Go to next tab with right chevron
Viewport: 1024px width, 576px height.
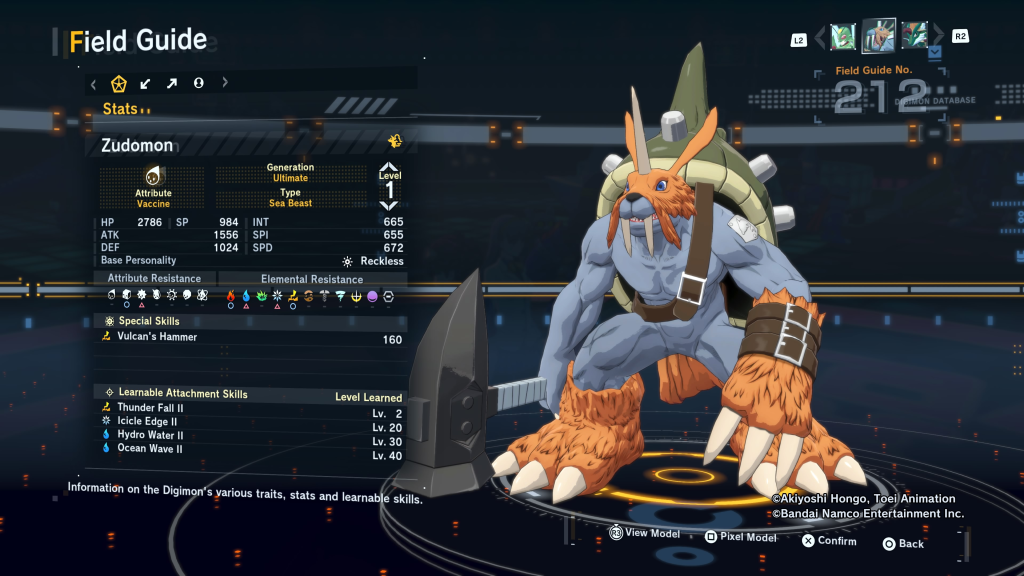[225, 83]
